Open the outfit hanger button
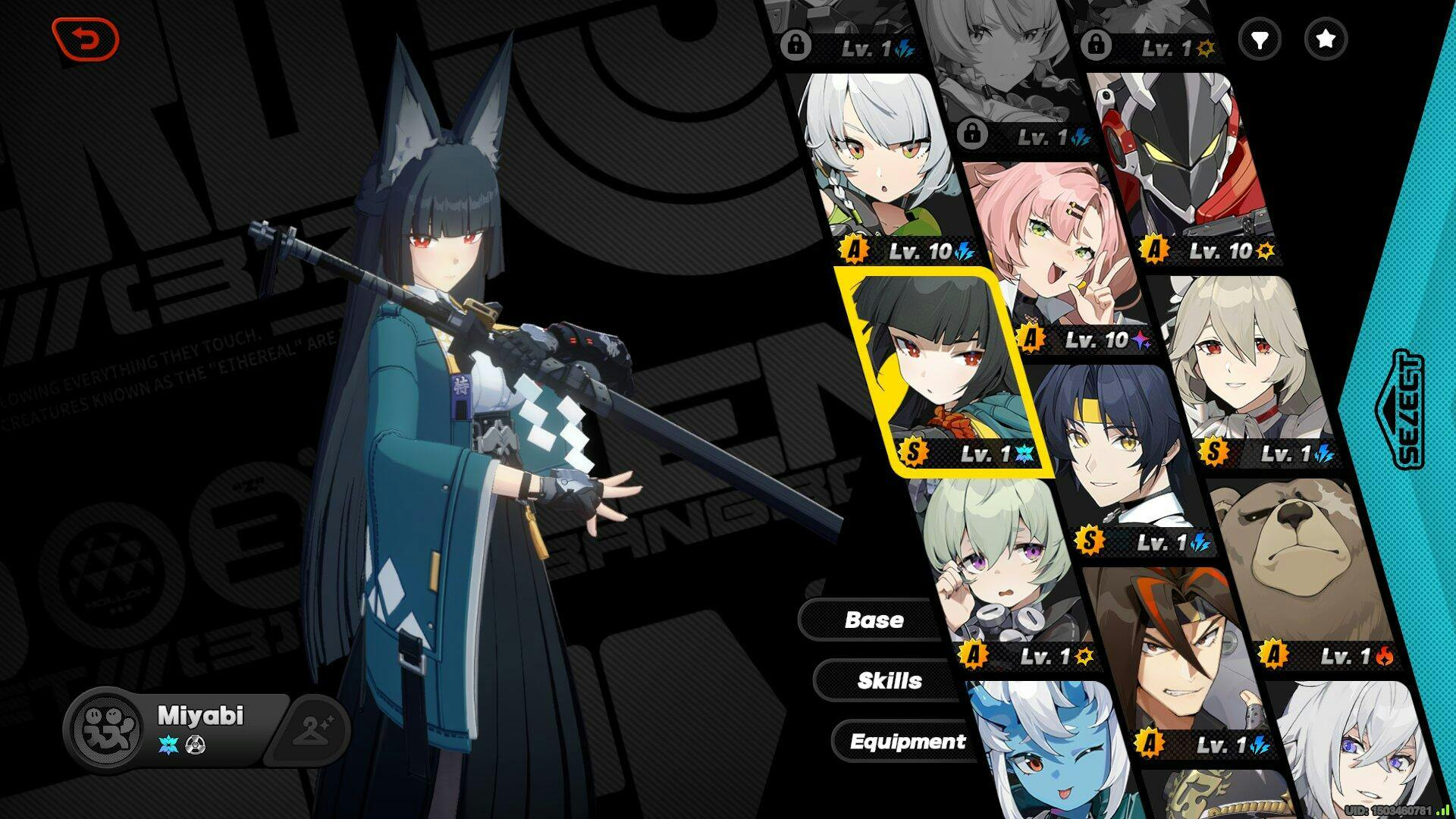The image size is (1456, 819). (311, 729)
